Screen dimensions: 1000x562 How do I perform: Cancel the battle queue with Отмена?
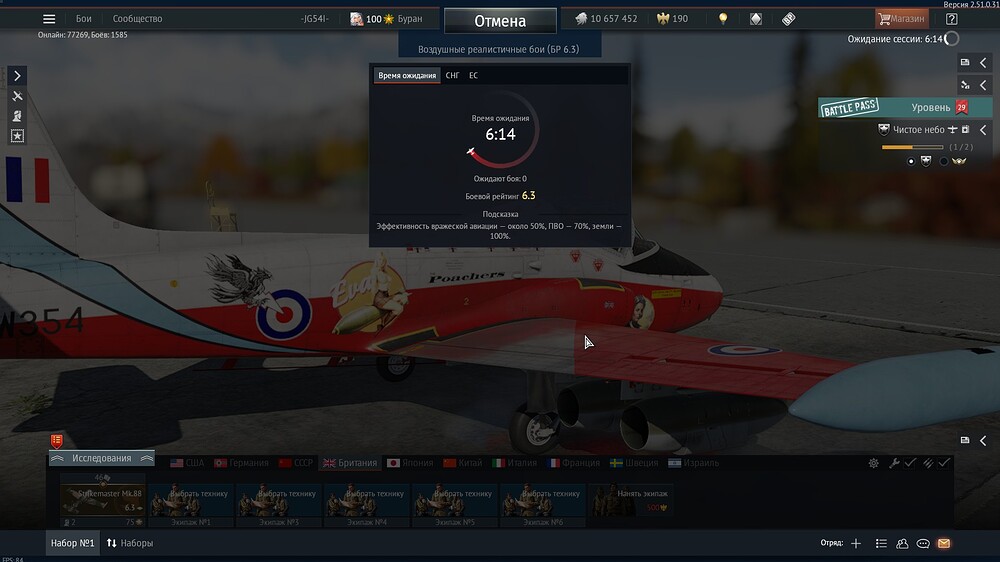pyautogui.click(x=500, y=21)
